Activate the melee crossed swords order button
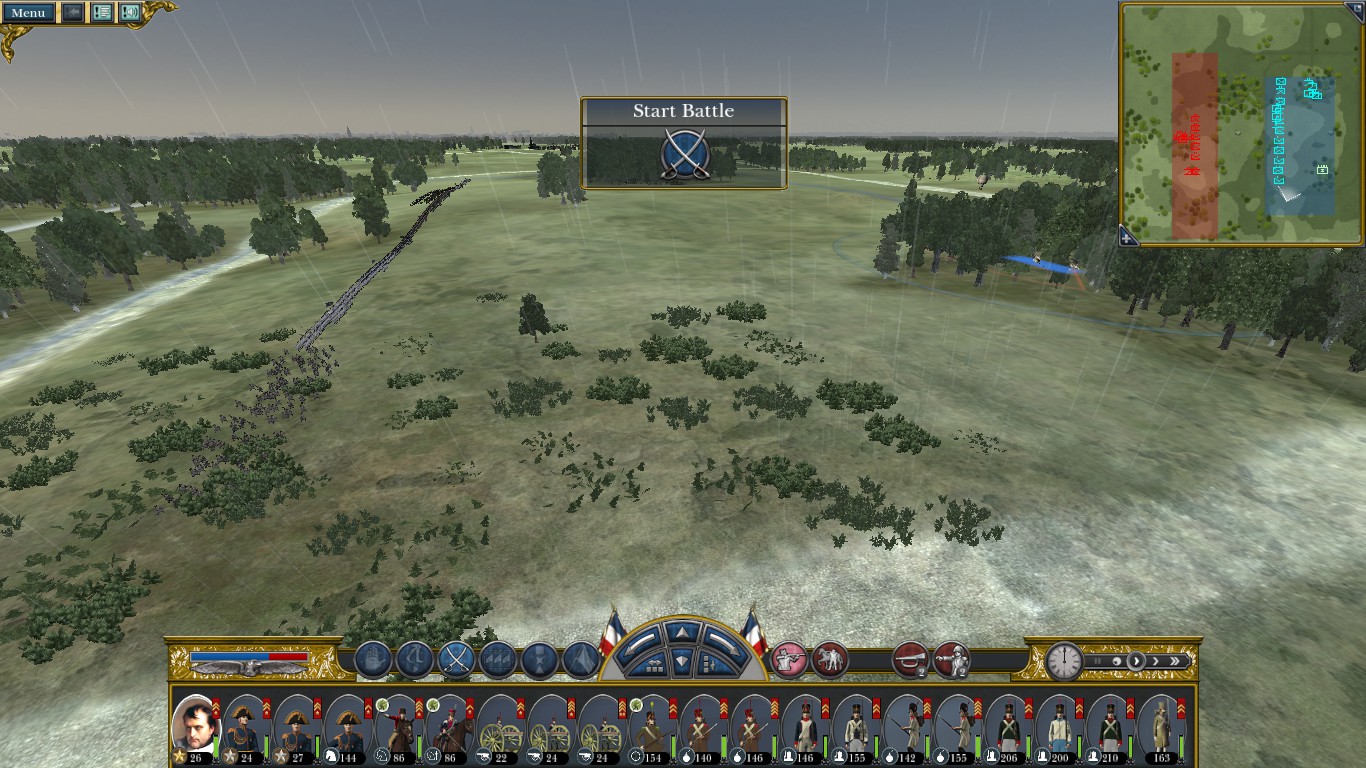1366x768 pixels. pos(456,660)
